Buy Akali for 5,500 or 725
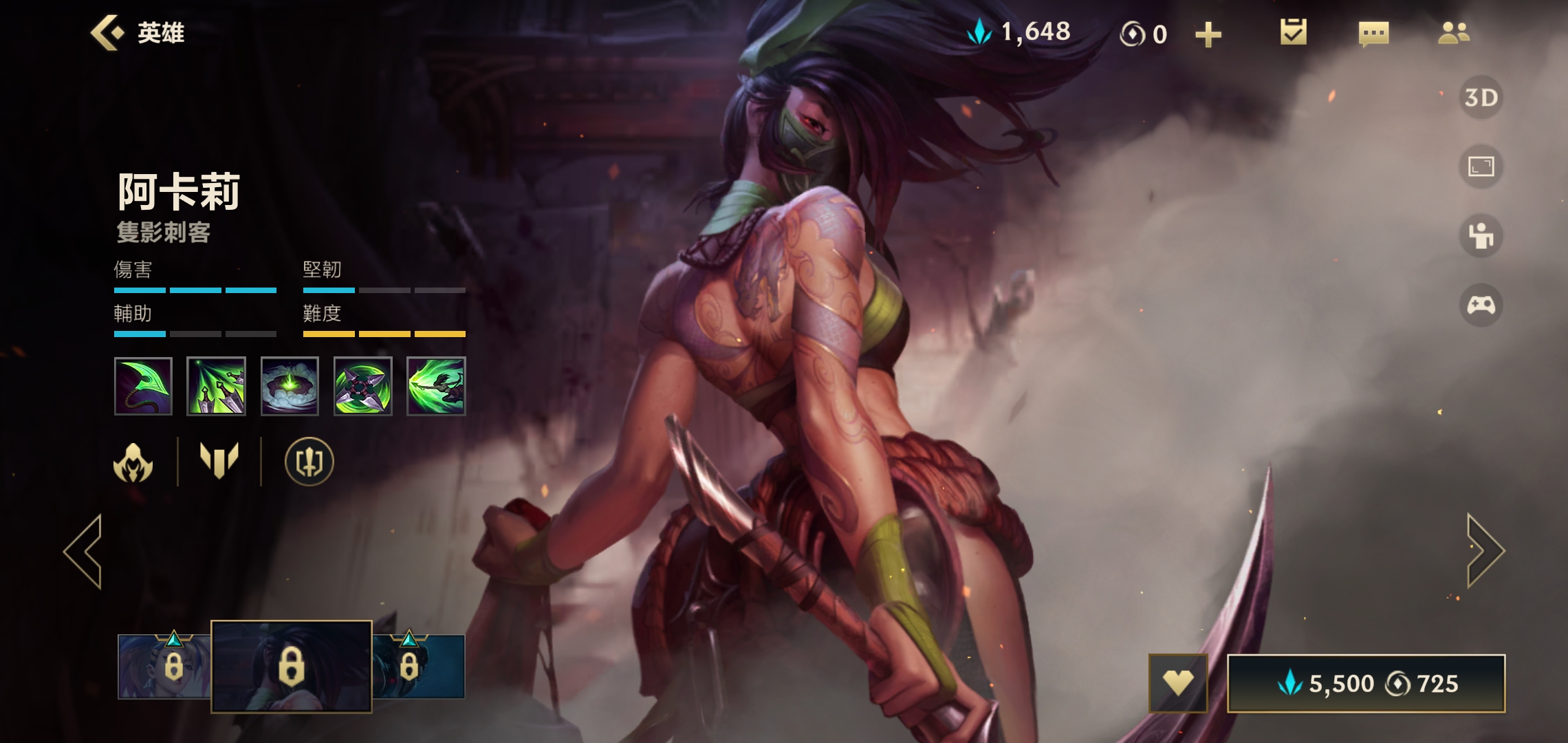This screenshot has width=1568, height=743. pyautogui.click(x=1366, y=683)
